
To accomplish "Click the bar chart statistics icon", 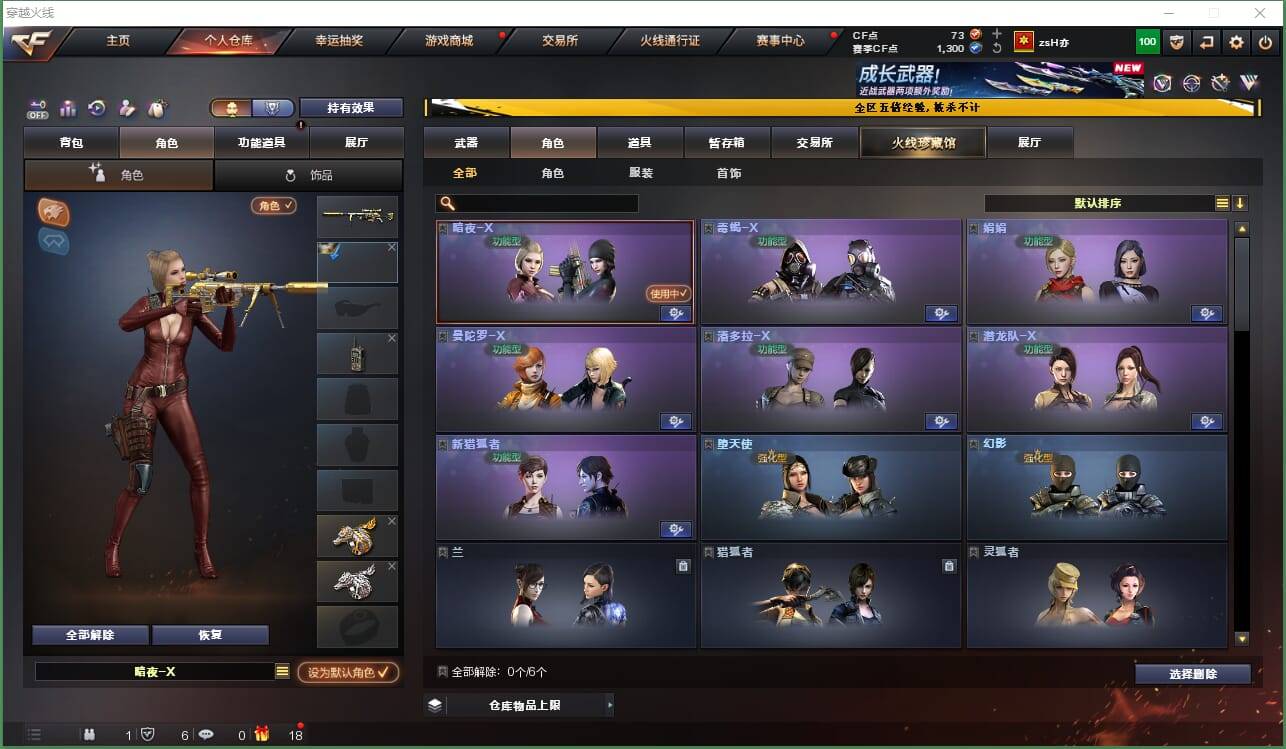I will 67,107.
